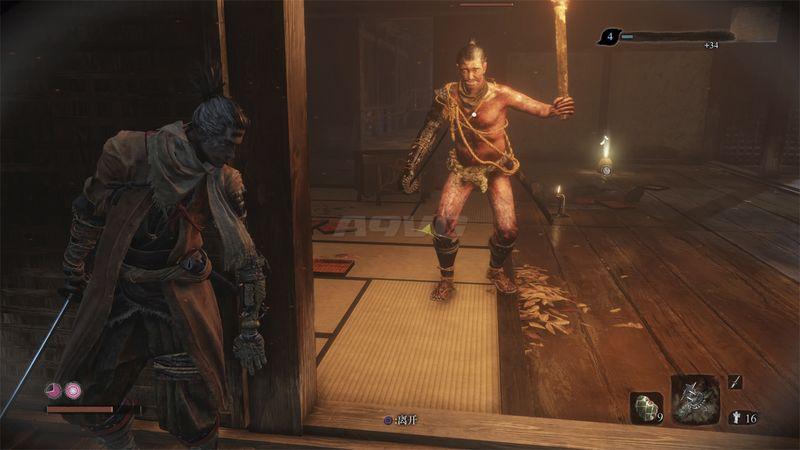Activate the equipped prosthetic tool slot
The image size is (800, 450).
click(694, 399)
